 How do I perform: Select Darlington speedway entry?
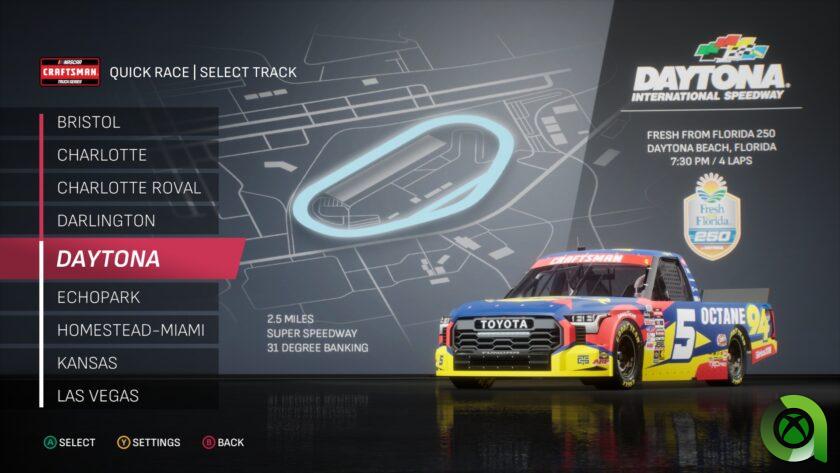129,221
